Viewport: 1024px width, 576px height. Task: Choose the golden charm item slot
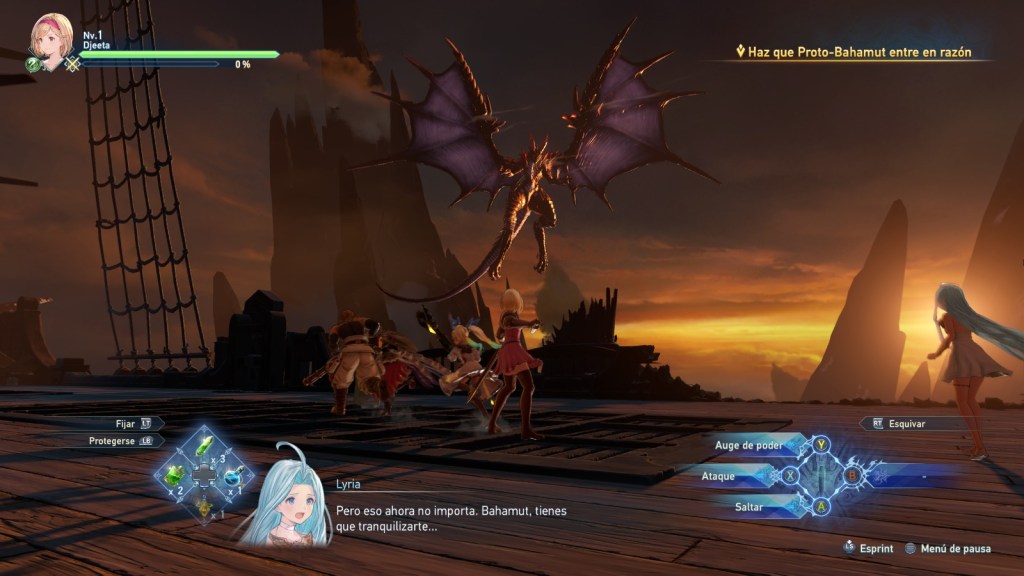pos(204,507)
